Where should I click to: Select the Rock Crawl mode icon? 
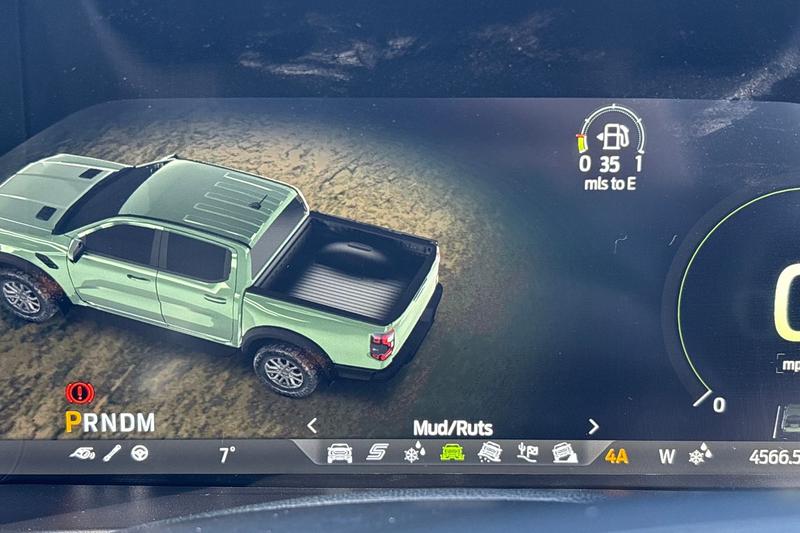(x=565, y=453)
